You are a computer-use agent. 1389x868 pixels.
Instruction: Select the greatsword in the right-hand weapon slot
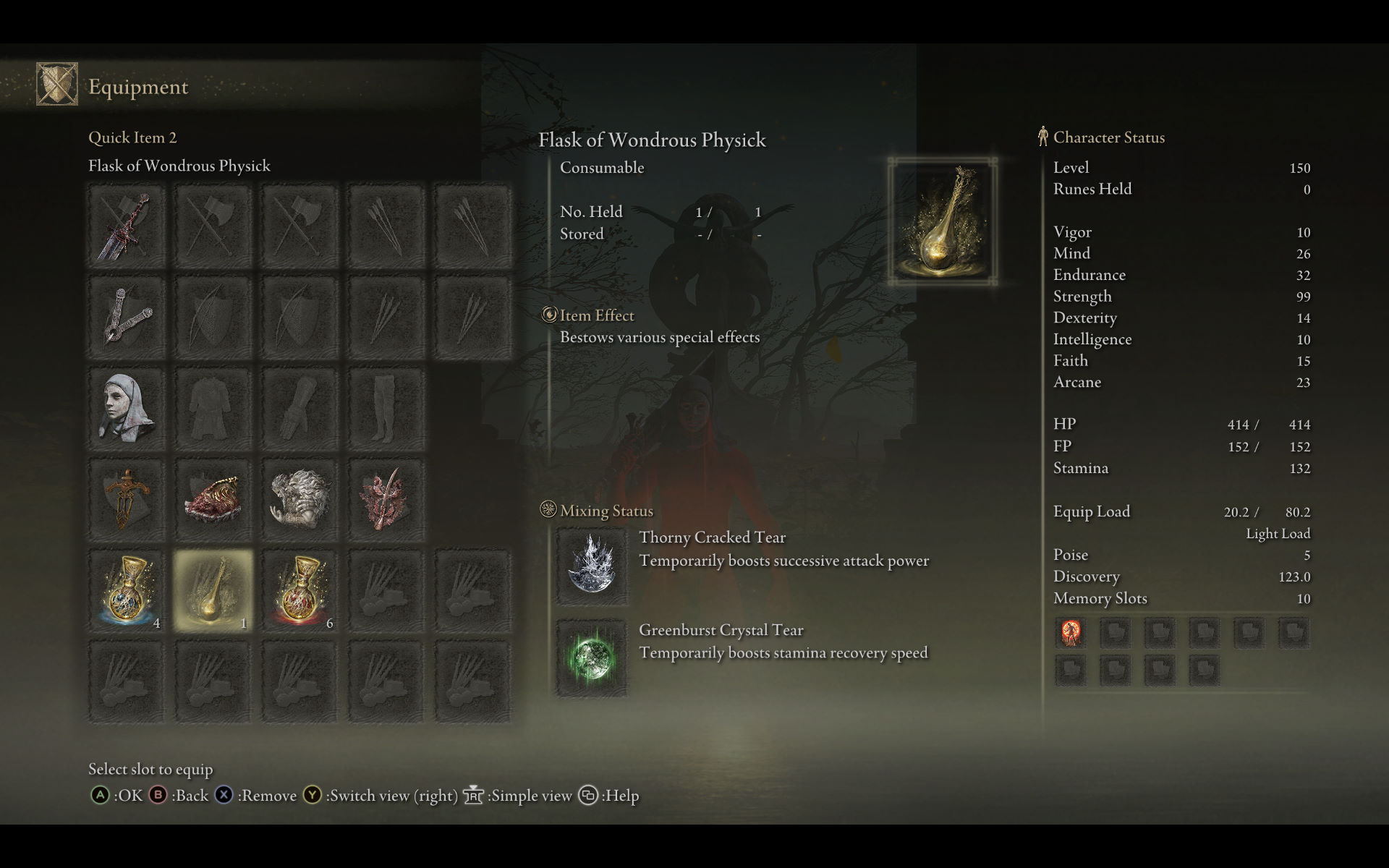127,227
